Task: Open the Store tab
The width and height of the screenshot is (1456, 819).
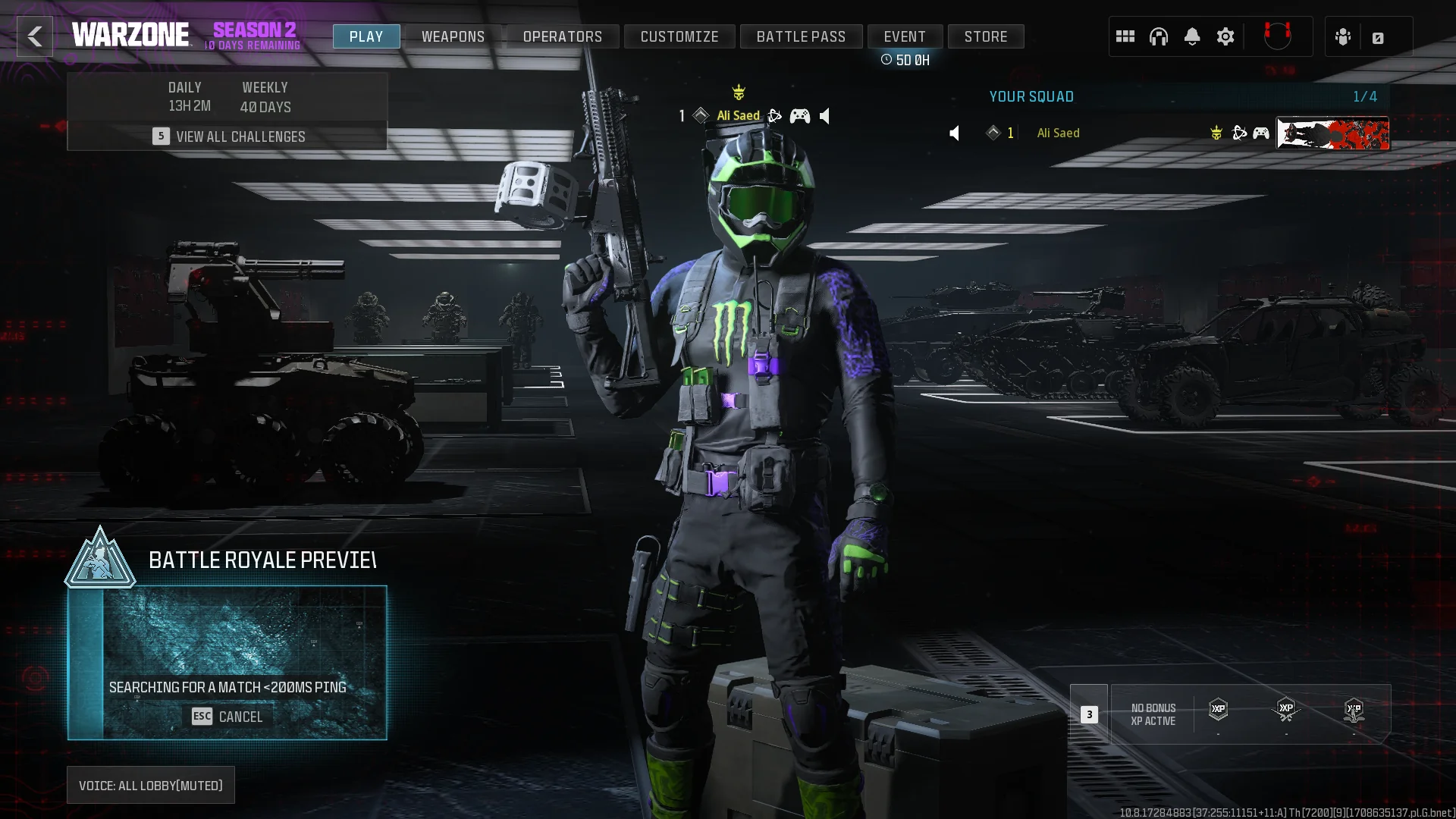Action: point(986,36)
